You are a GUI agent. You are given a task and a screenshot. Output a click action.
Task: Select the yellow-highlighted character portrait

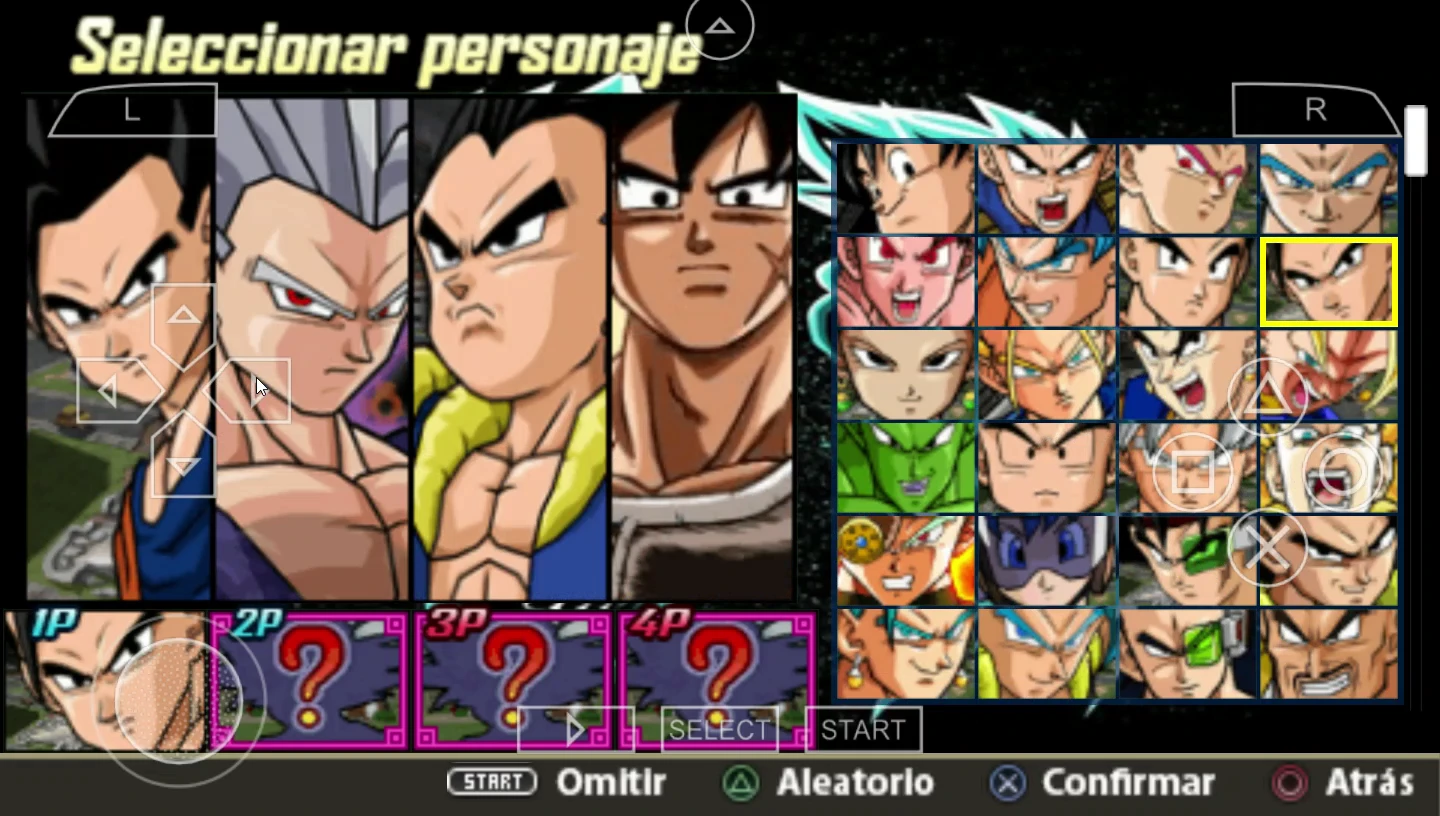coord(1328,282)
